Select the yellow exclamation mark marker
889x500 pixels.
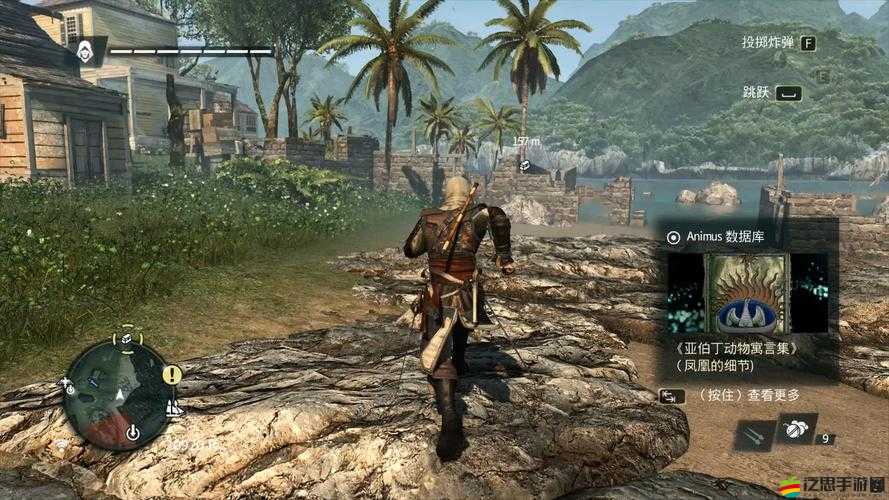(x=172, y=374)
